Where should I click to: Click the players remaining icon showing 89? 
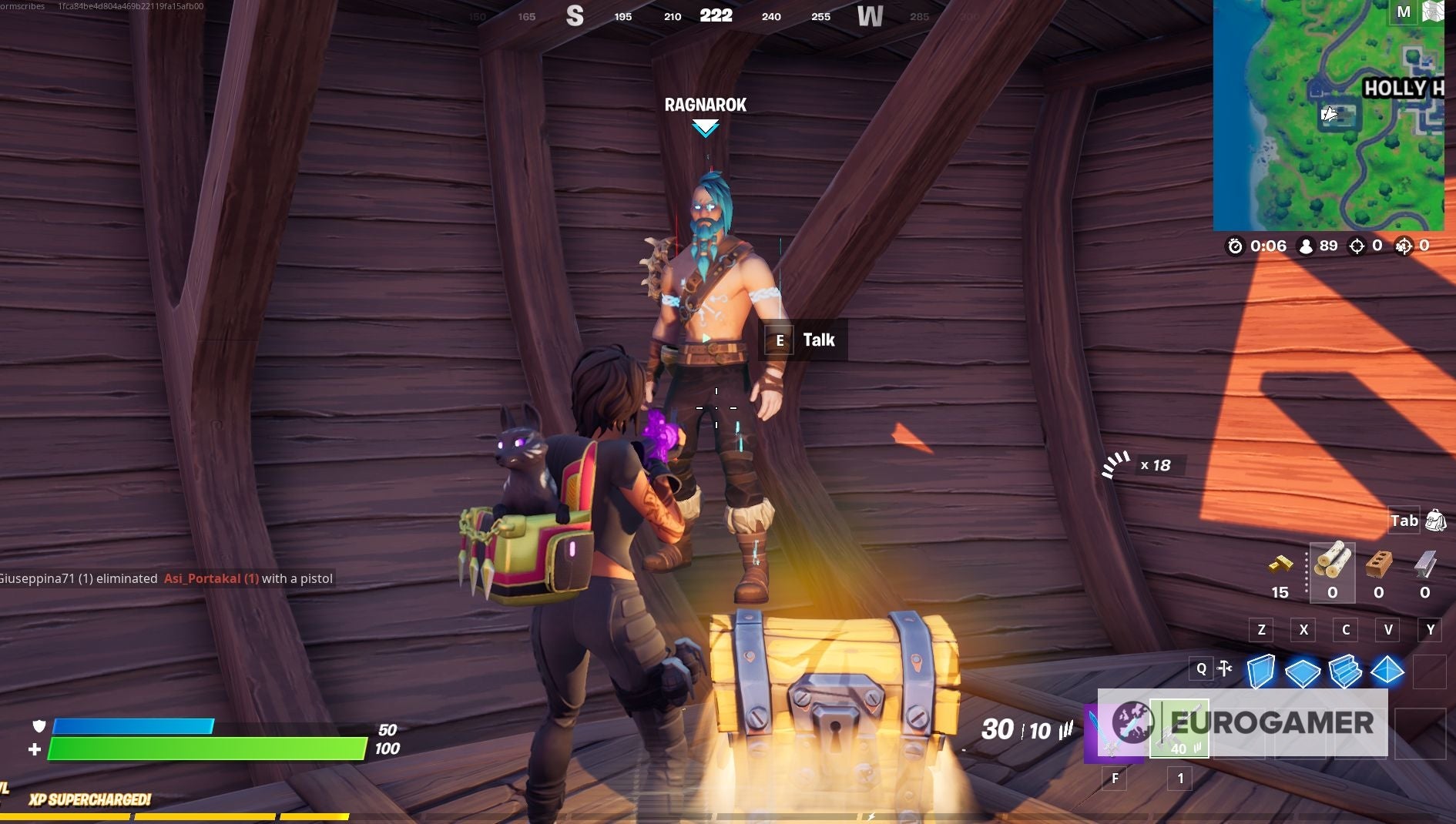pos(1305,246)
